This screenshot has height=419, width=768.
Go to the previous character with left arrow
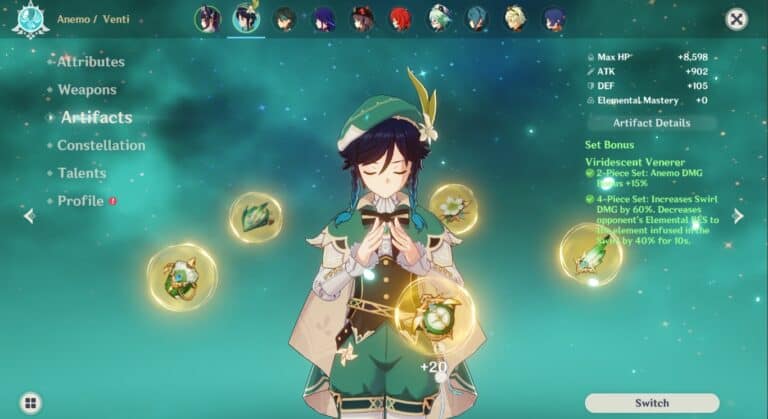[29, 216]
